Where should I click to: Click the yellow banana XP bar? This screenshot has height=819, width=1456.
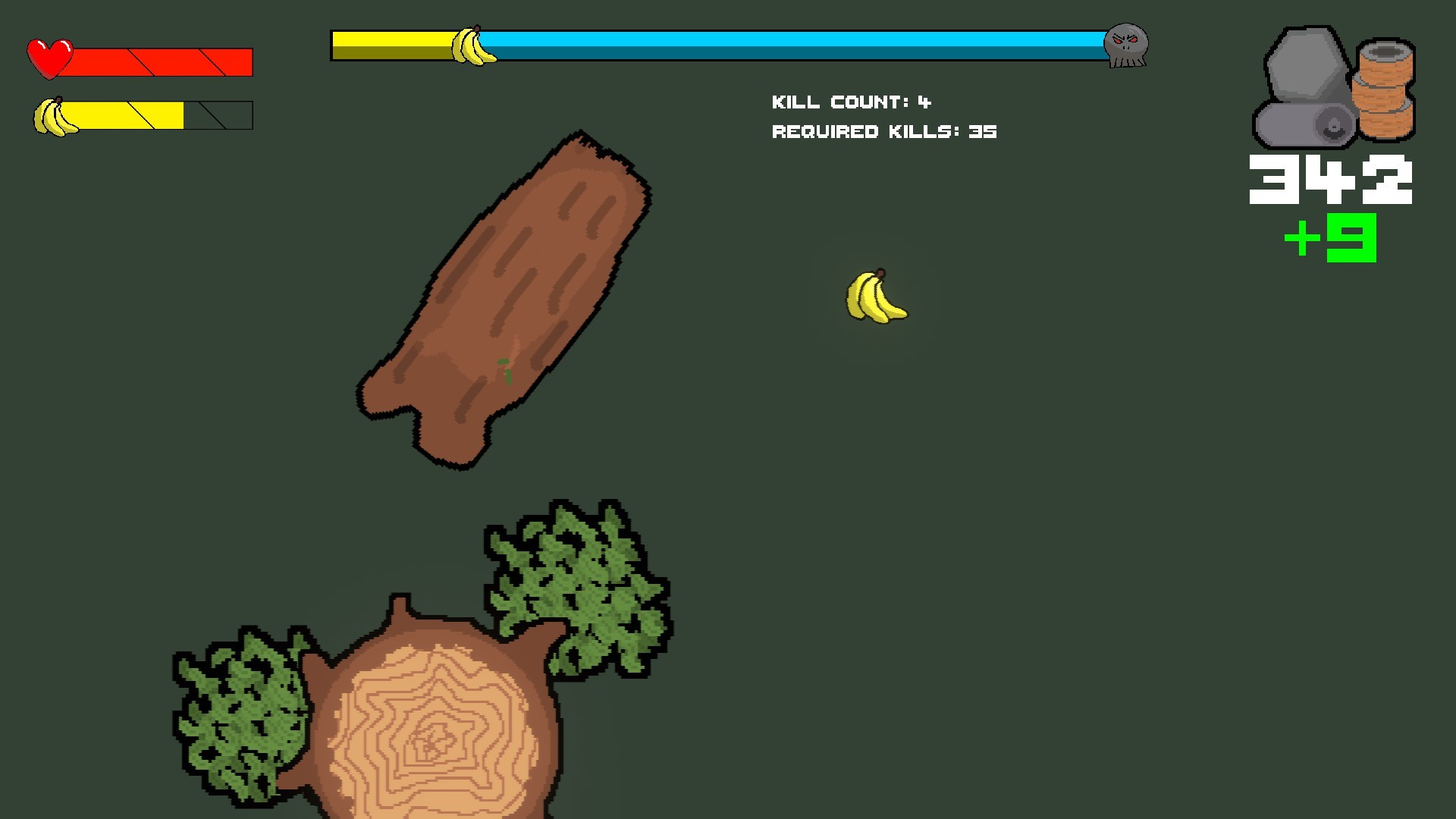click(129, 114)
